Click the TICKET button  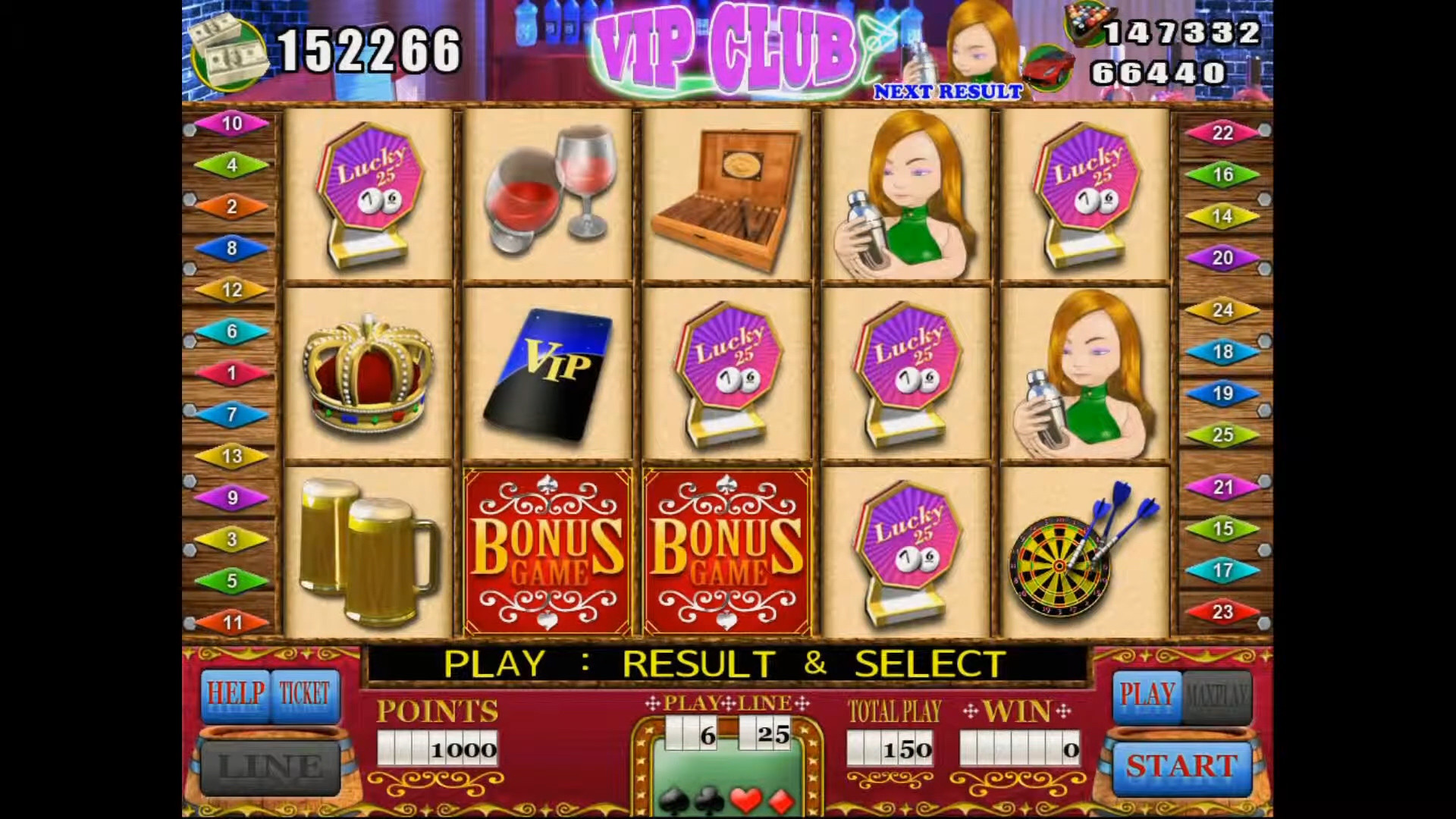point(304,694)
